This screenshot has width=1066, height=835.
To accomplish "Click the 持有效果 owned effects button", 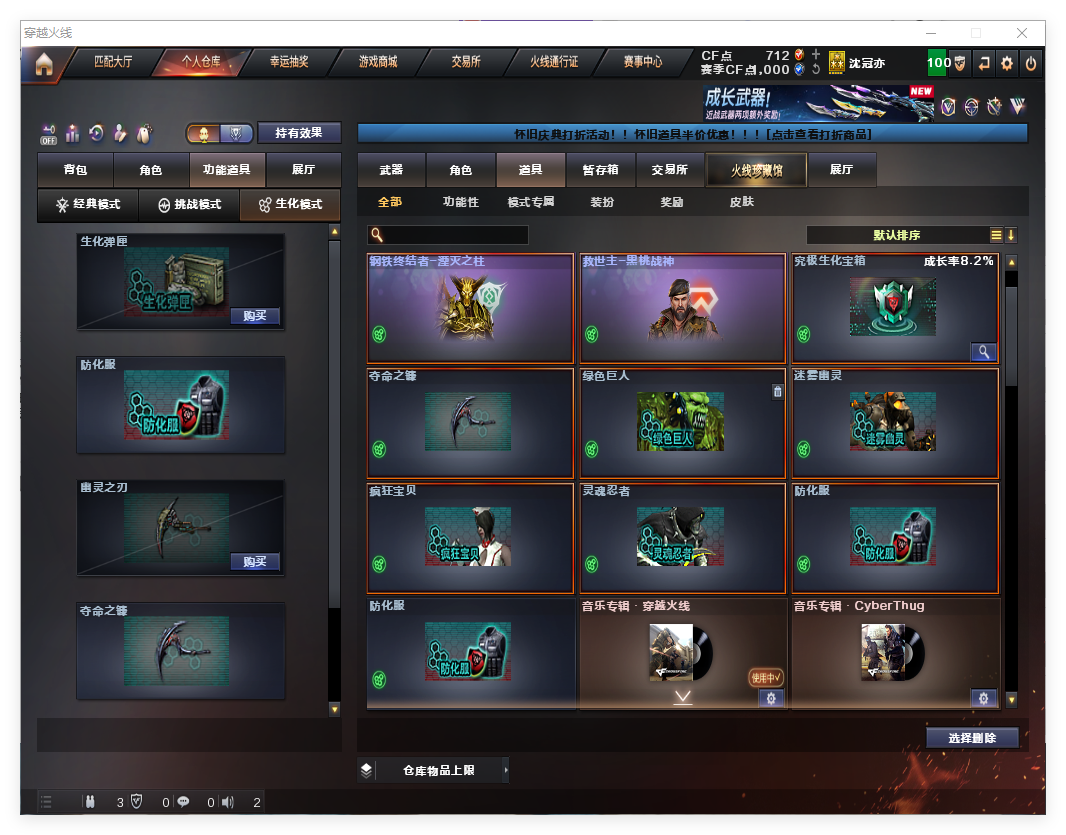I will pyautogui.click(x=299, y=133).
